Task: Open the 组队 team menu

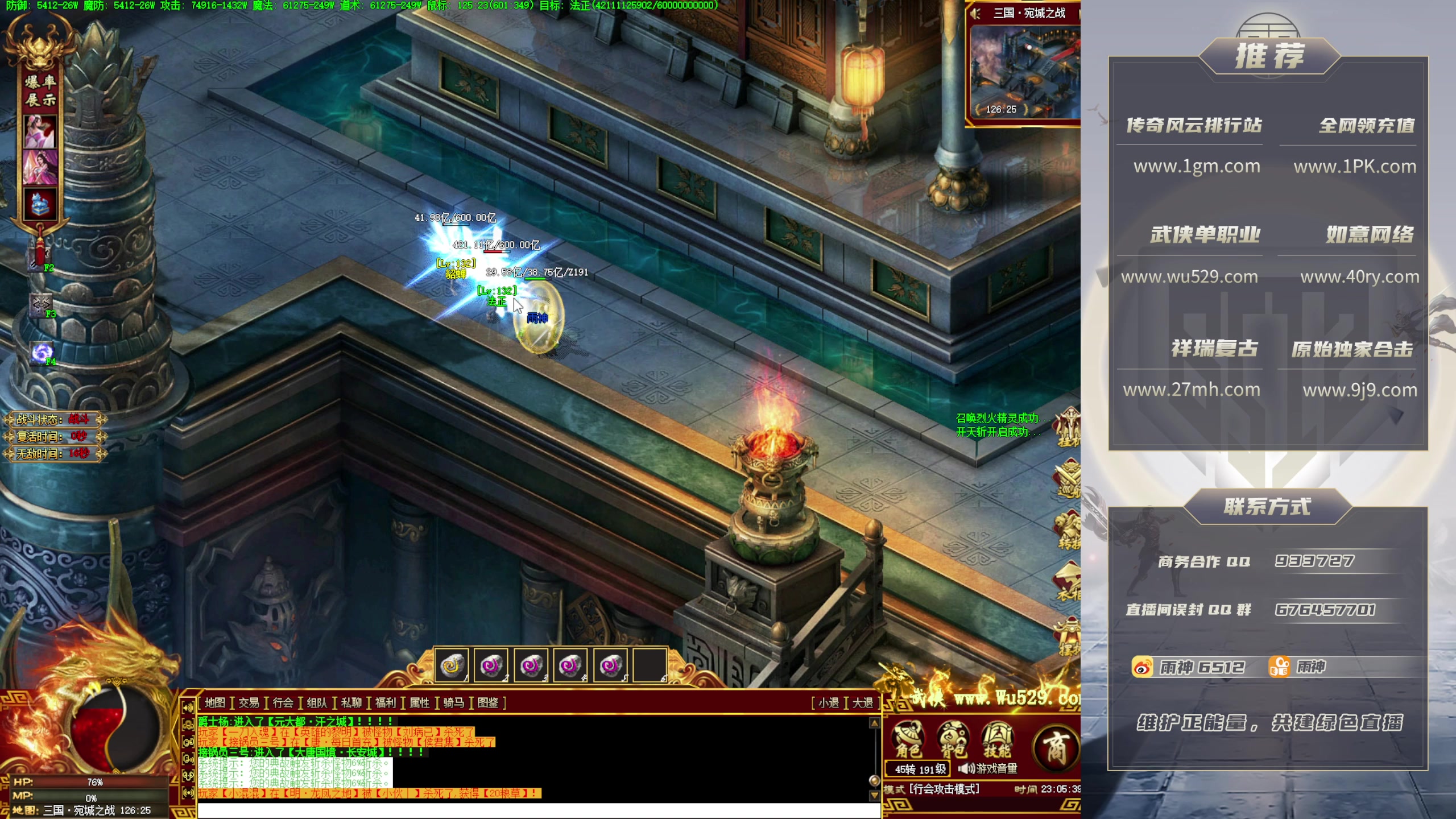Action: coord(317,703)
